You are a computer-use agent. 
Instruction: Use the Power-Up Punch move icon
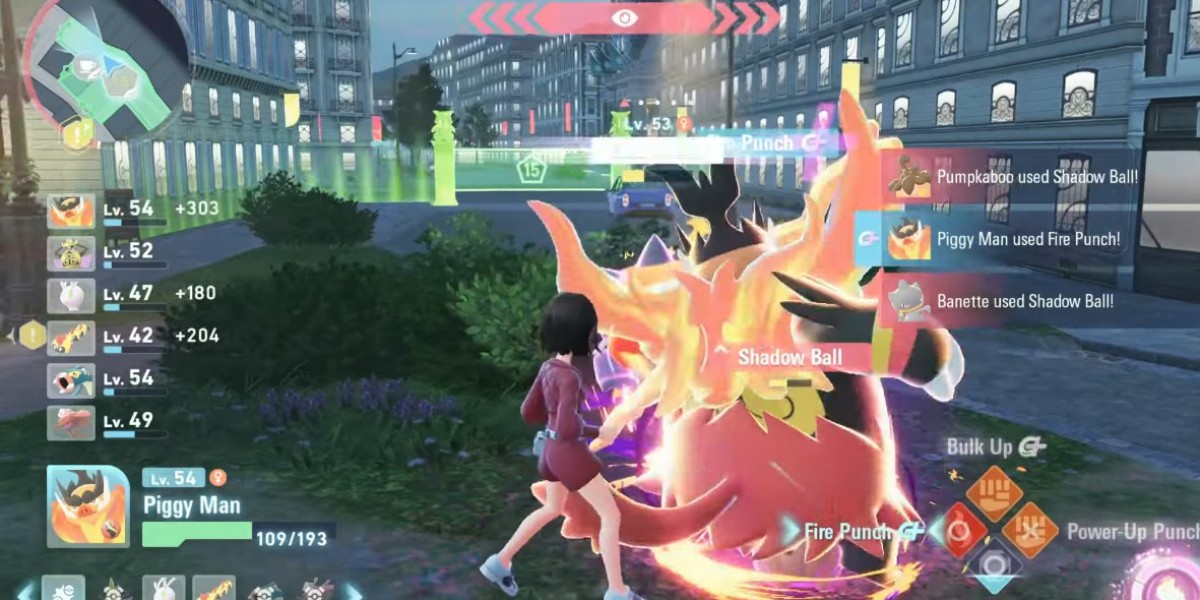1031,530
